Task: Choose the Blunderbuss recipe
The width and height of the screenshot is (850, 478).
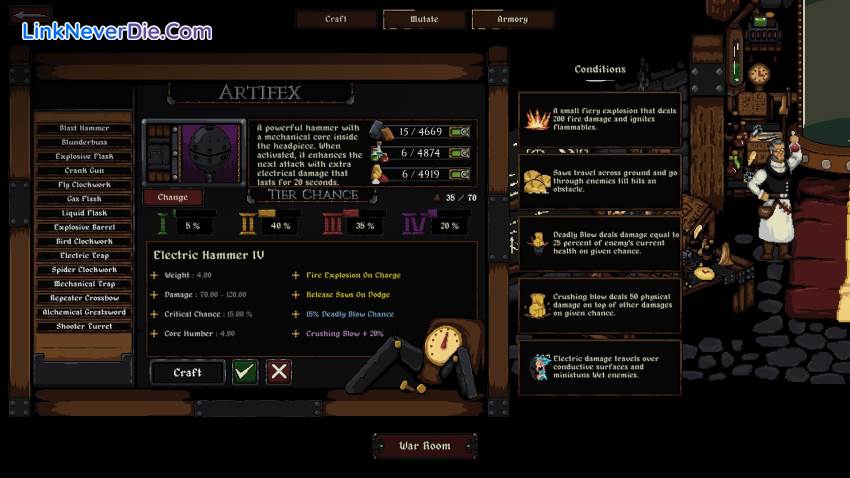Action: (84, 143)
